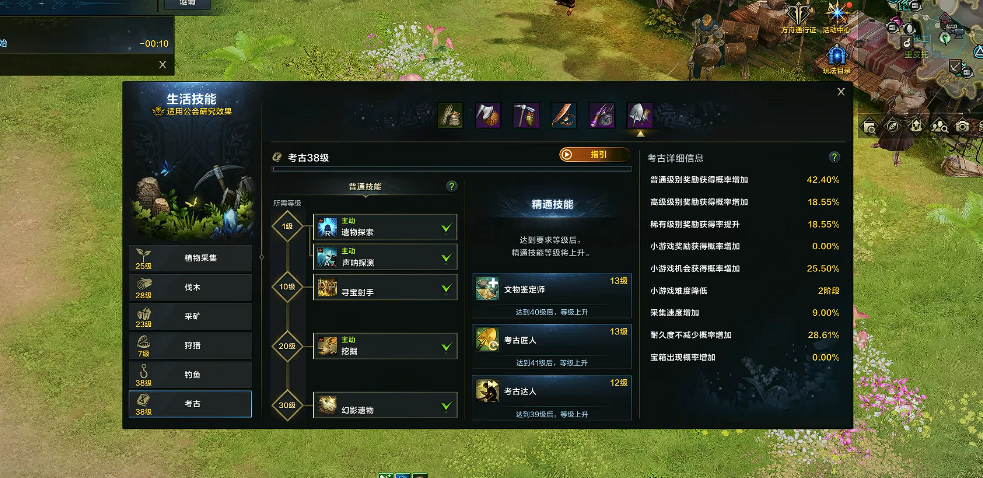Screen dimensions: 983x478
Task: Choose the 狩猎 hunting skill
Action: click(190, 345)
